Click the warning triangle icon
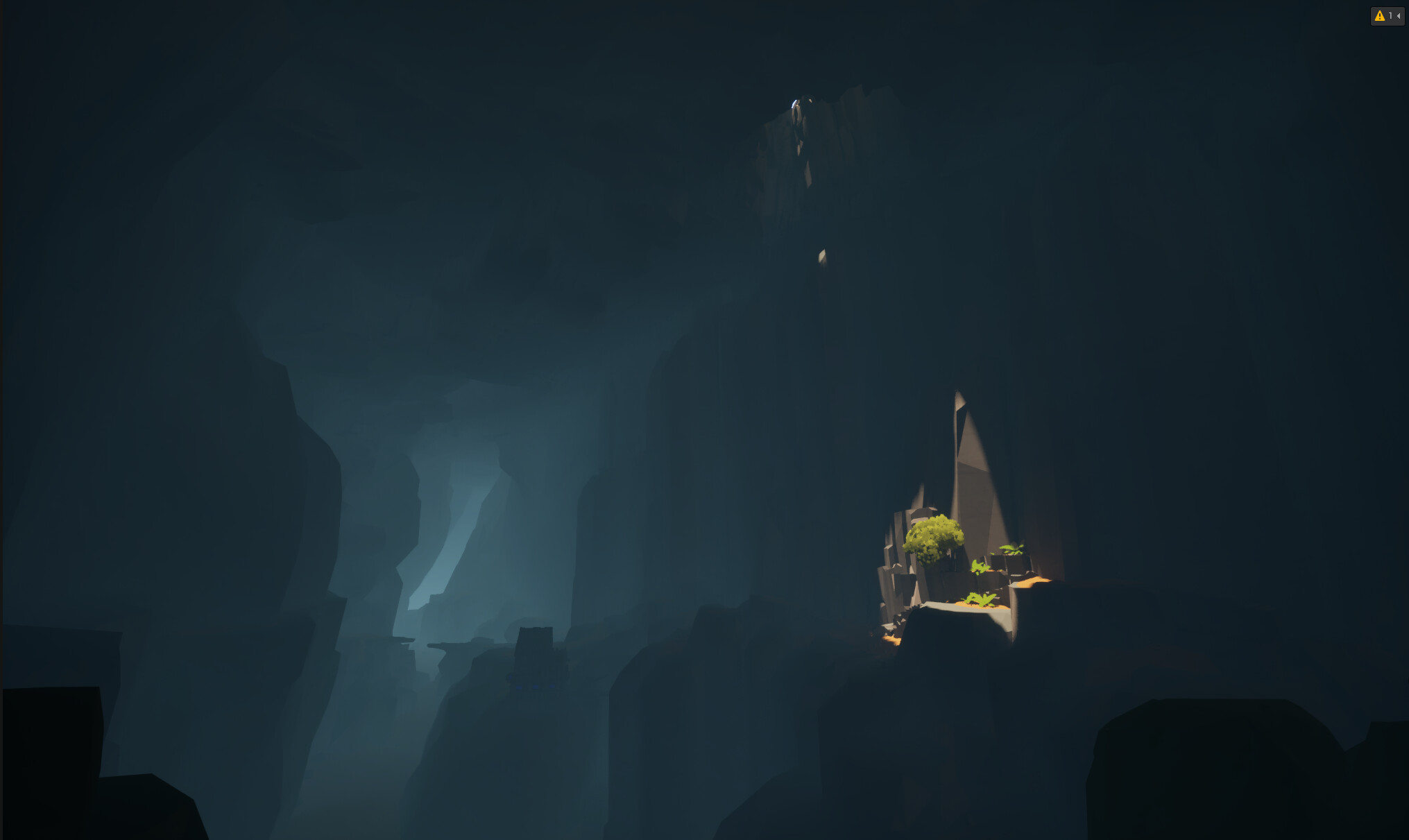 click(1379, 16)
